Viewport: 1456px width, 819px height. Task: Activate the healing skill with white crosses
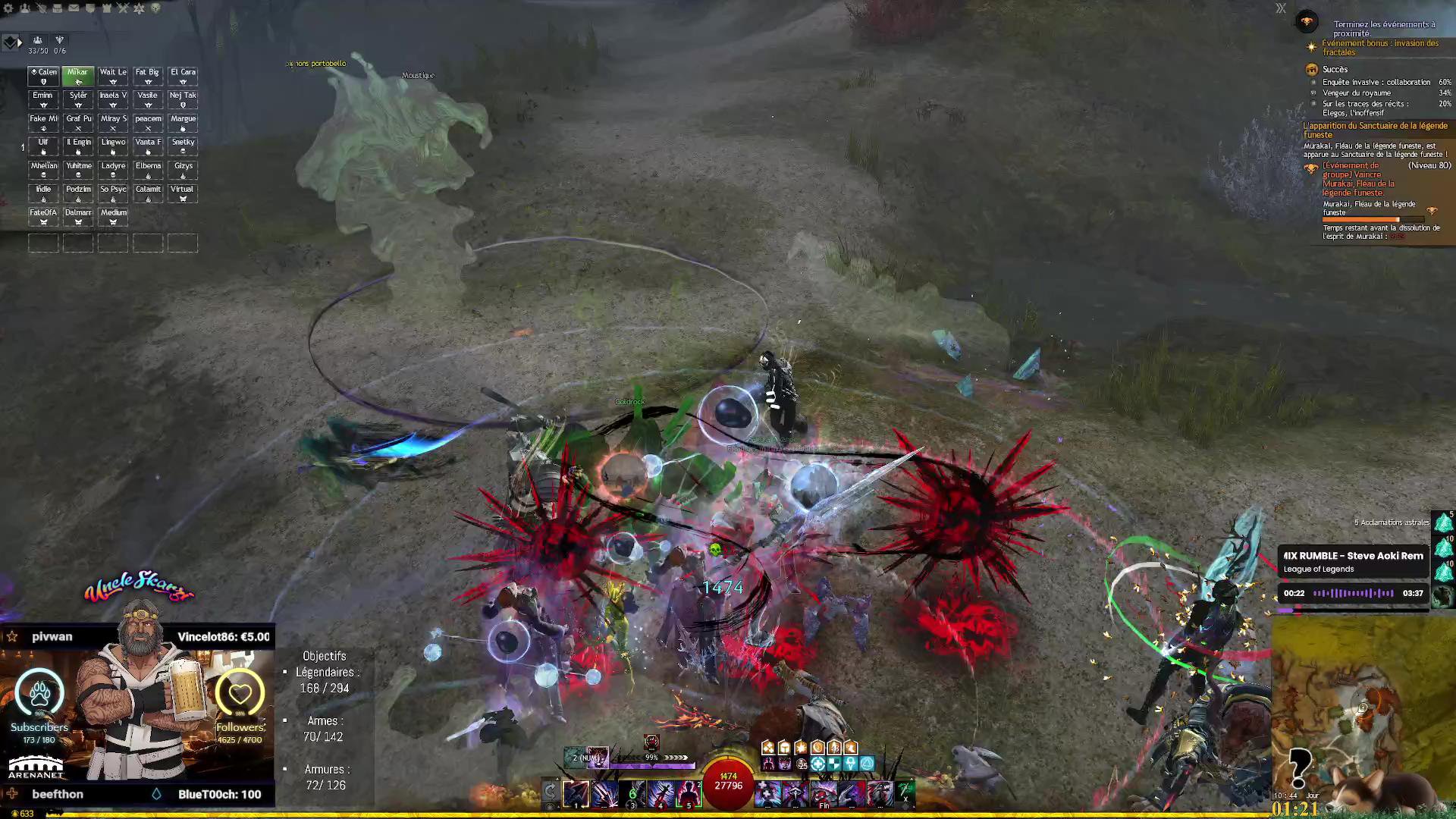pyautogui.click(x=767, y=794)
